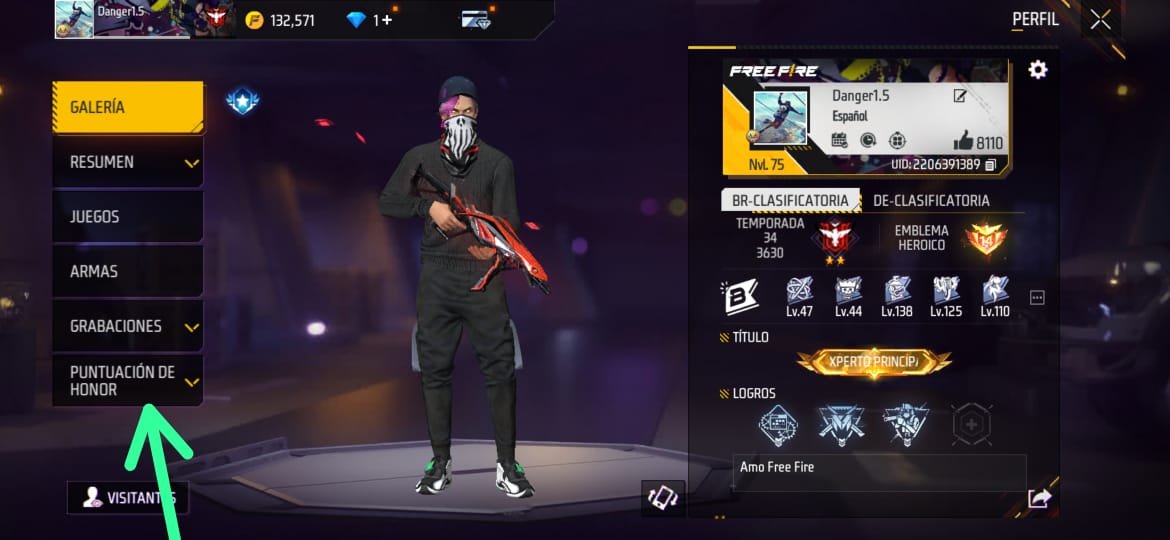The width and height of the screenshot is (1170, 540).
Task: Open the Juegos menu entry
Action: pyautogui.click(x=127, y=217)
